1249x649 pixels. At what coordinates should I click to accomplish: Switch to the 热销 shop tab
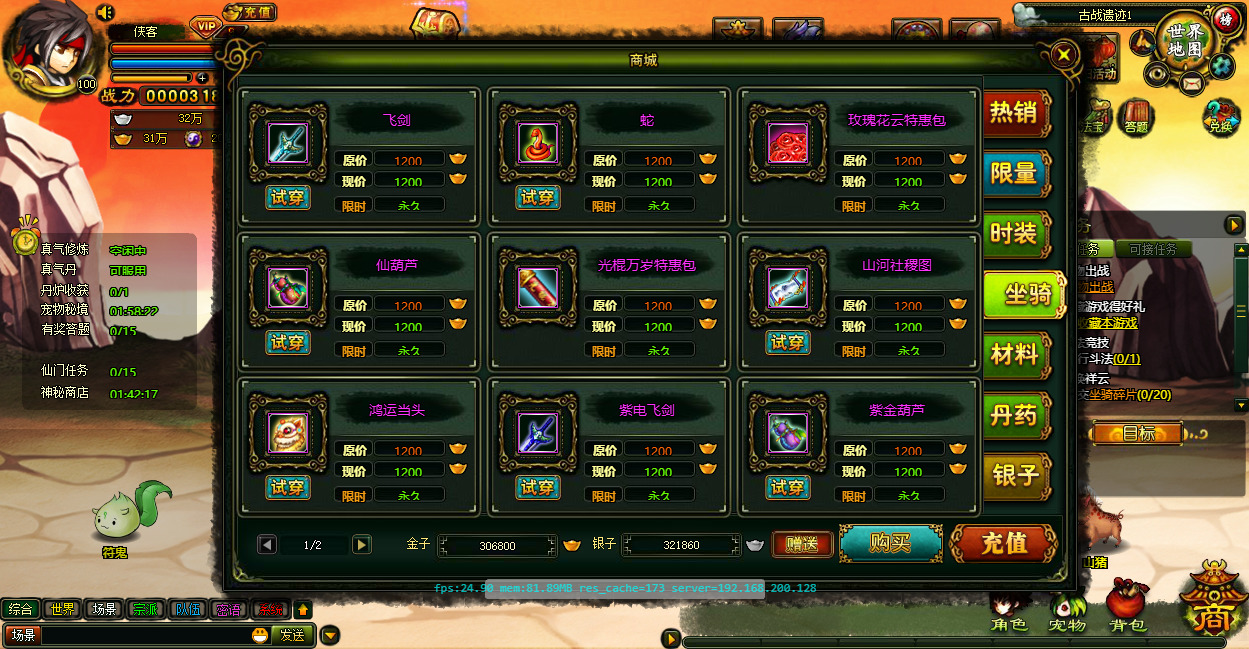[1014, 113]
